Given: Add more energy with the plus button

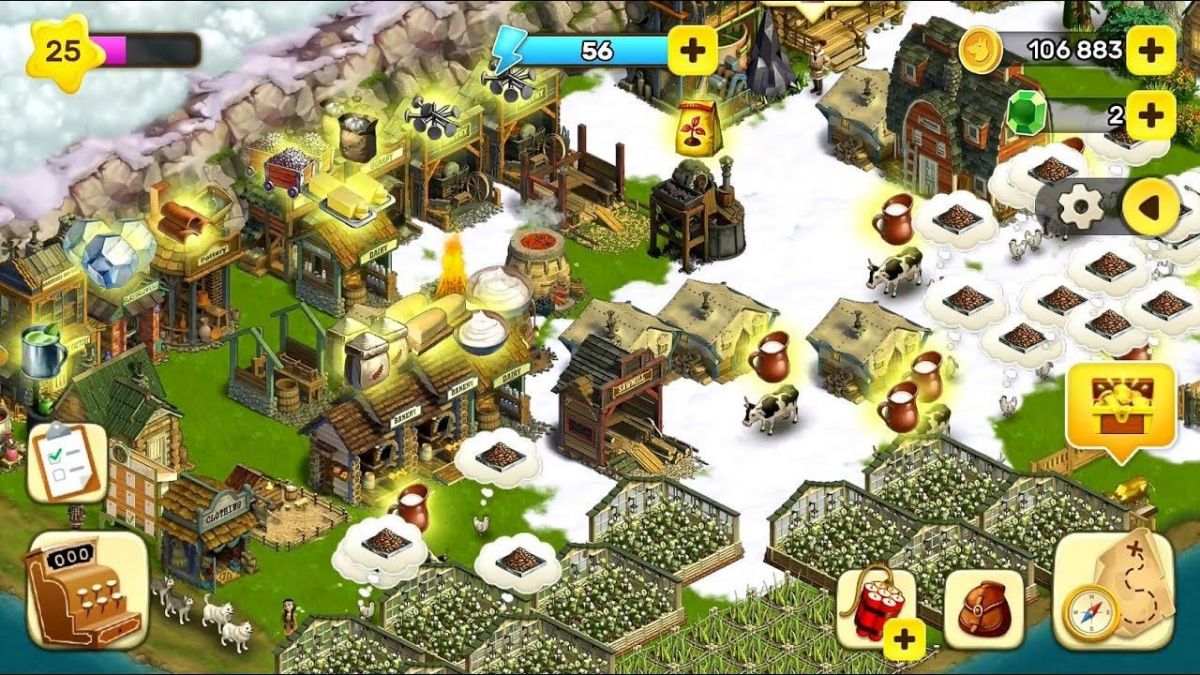Looking at the screenshot, I should pyautogui.click(x=692, y=50).
